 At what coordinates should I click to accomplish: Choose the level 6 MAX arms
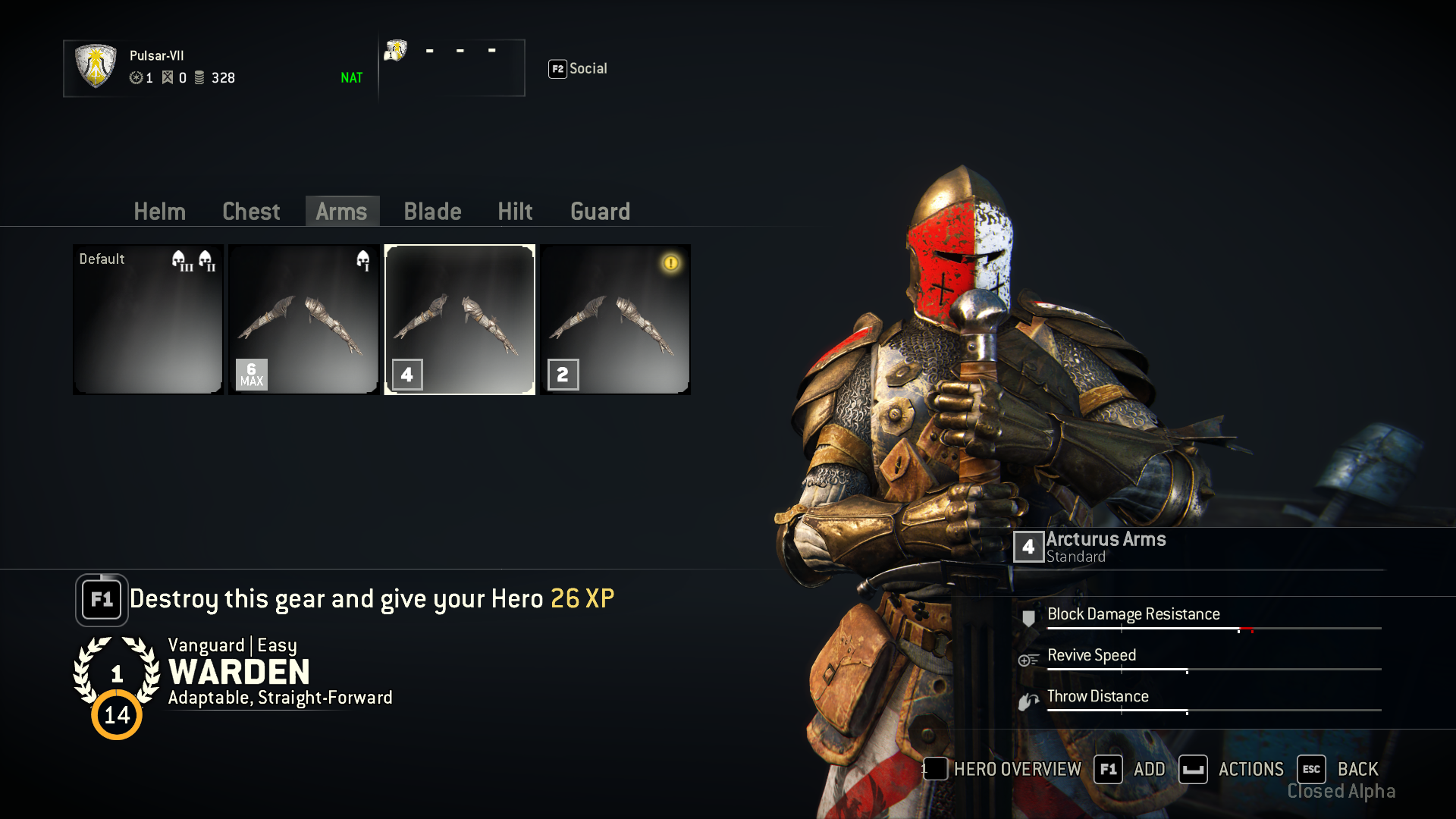(x=303, y=319)
